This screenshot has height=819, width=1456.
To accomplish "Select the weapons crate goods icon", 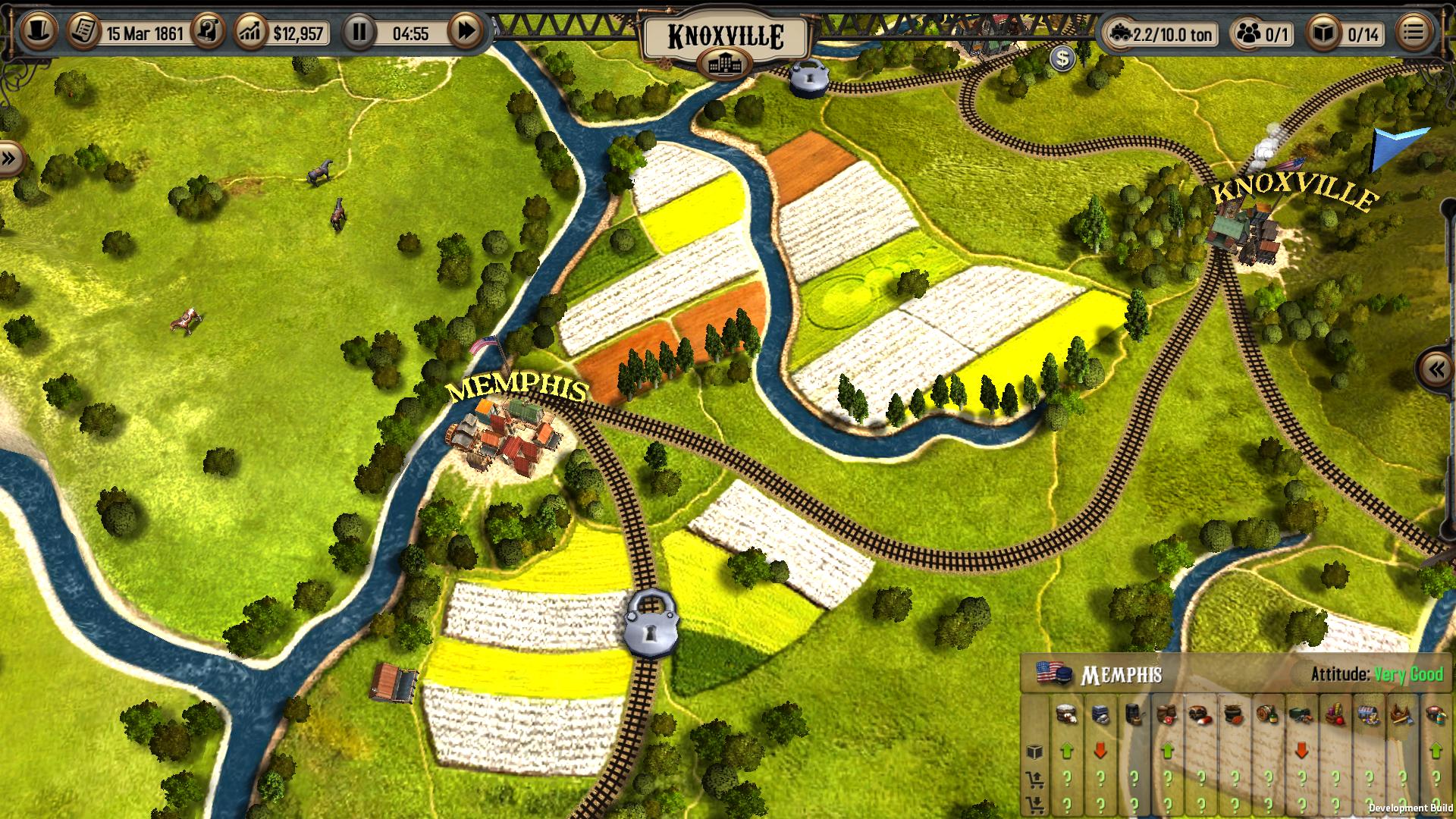I will tap(1301, 714).
